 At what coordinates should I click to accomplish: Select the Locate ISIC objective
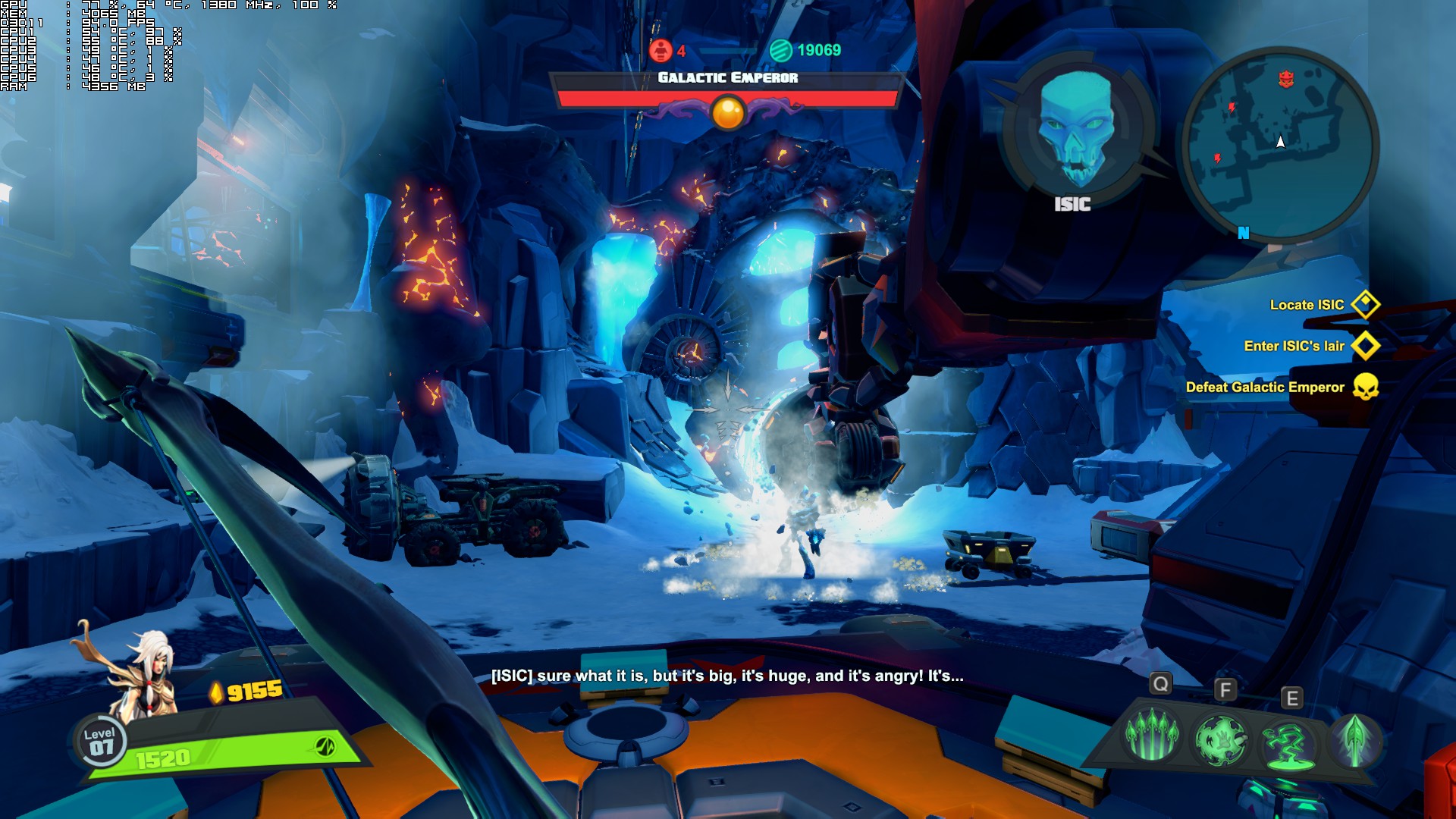coord(1307,305)
